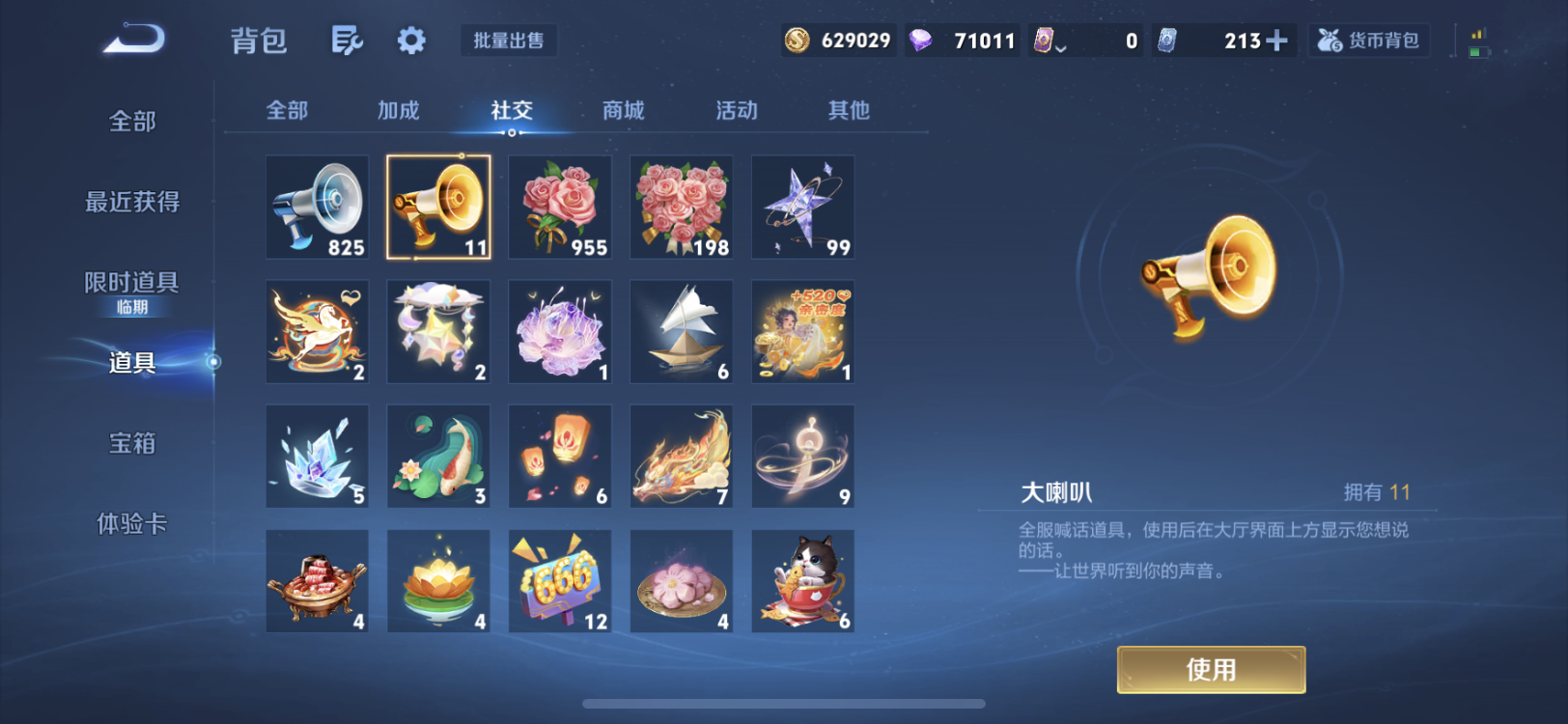Select the pink roses item with count 955
The height and width of the screenshot is (724, 1568).
559,207
